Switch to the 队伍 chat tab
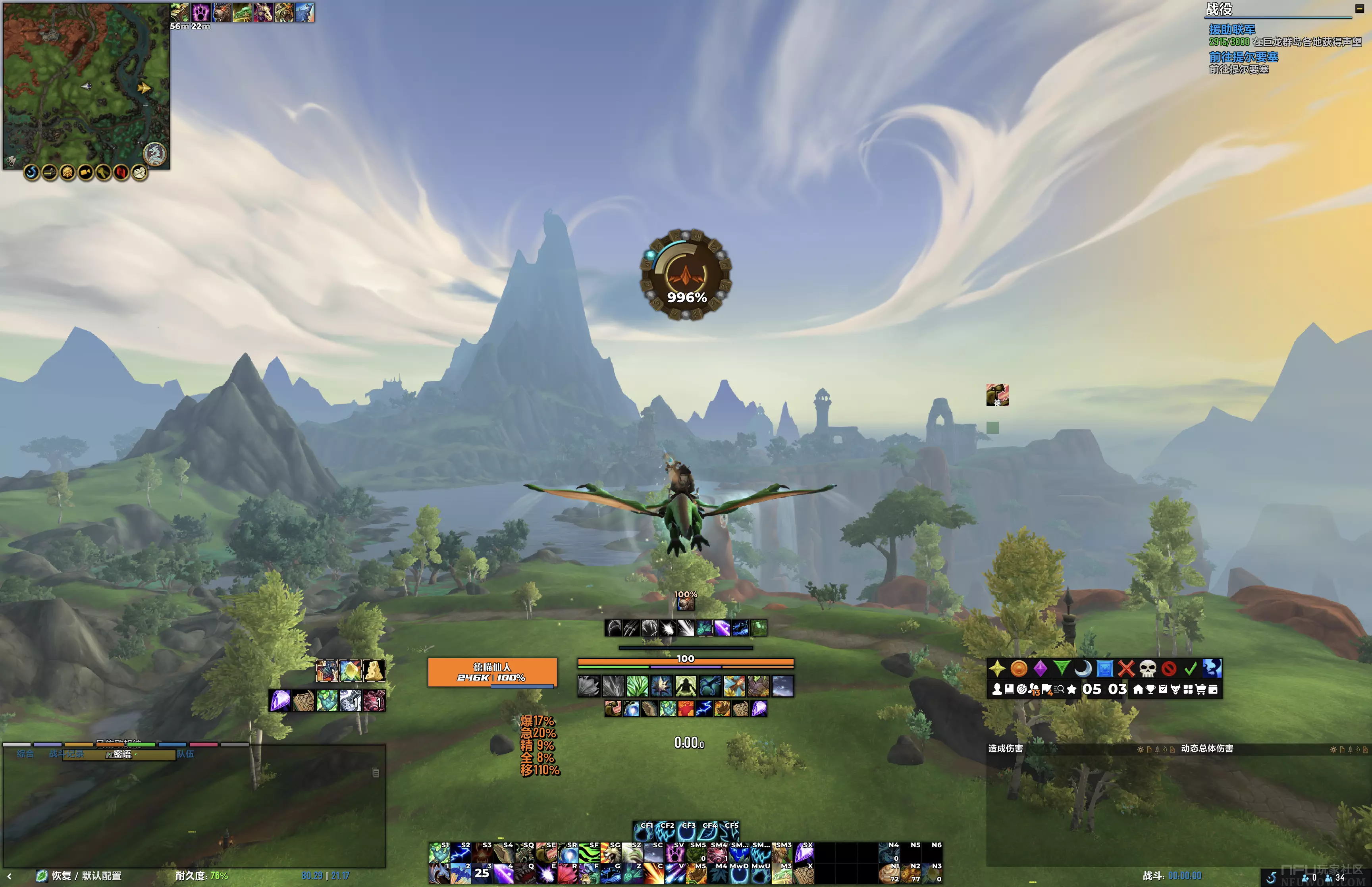 [x=185, y=754]
